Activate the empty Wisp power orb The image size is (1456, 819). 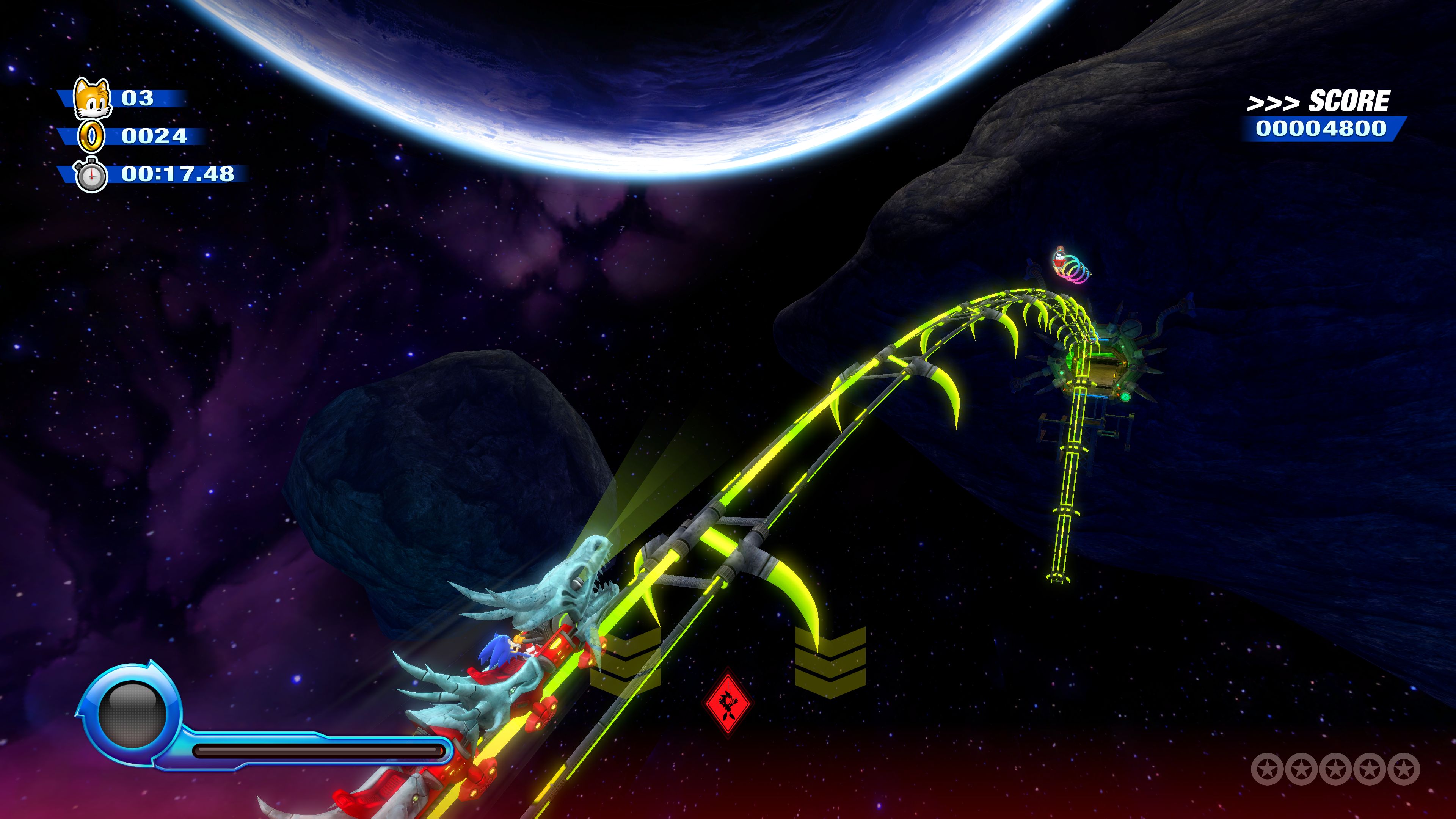coord(132,714)
